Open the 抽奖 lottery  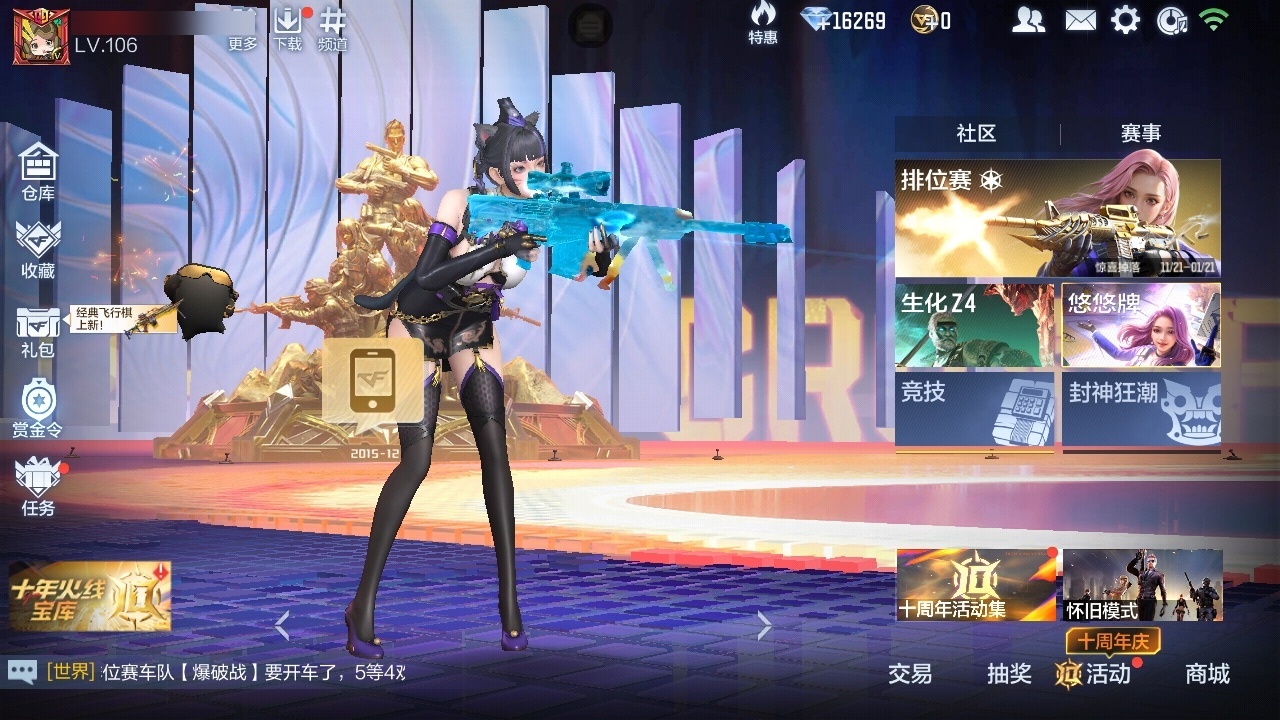click(1009, 675)
